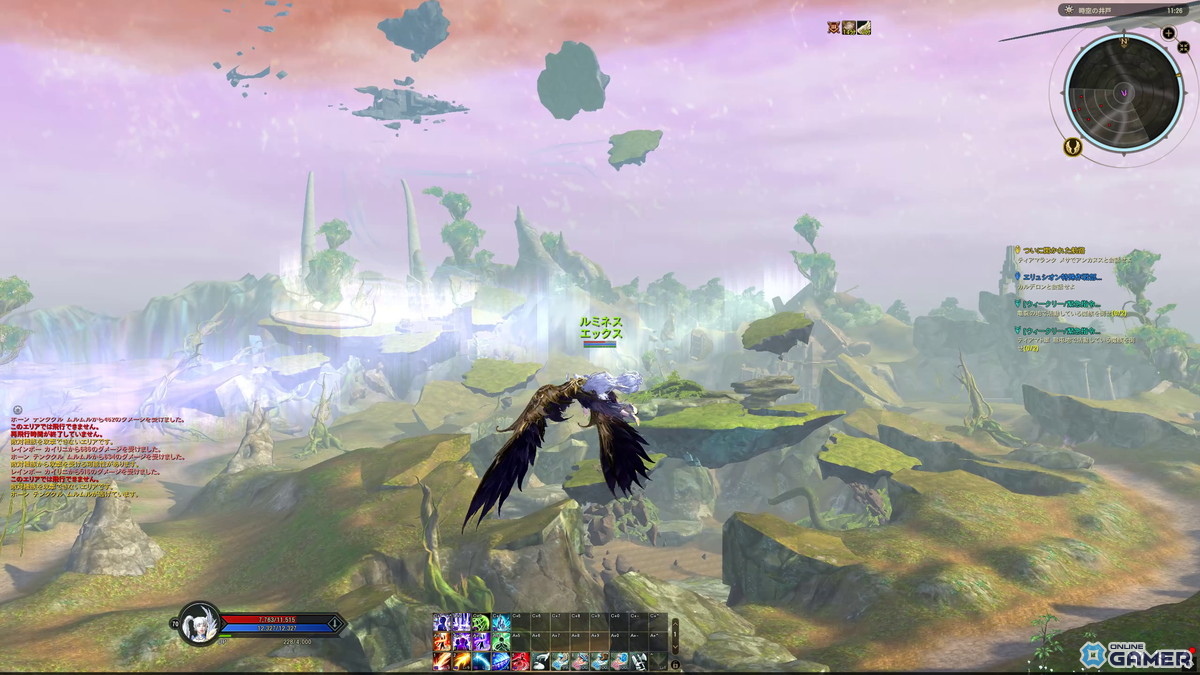Use the ice crystal skill in top hotbar row

[x=501, y=623]
